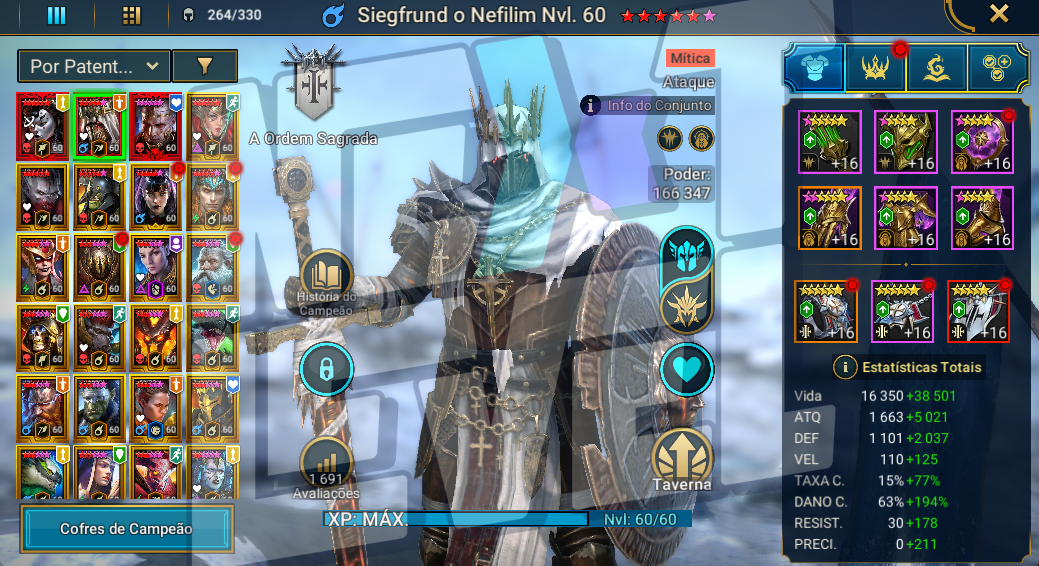Toggle the champion lock button
The height and width of the screenshot is (566, 1039).
pos(326,368)
